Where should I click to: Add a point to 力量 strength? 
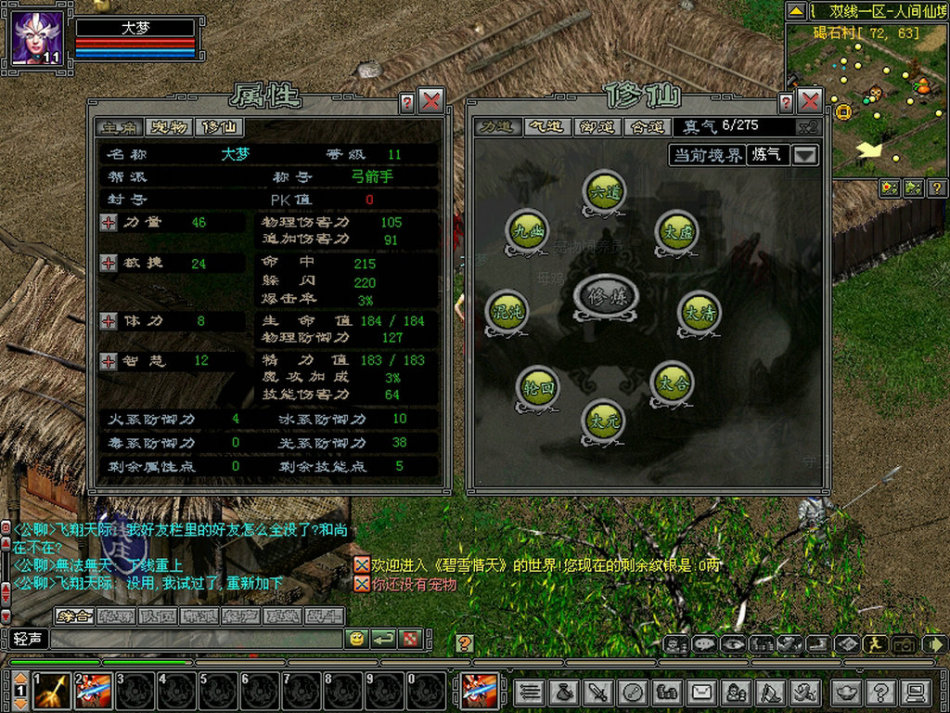point(108,223)
